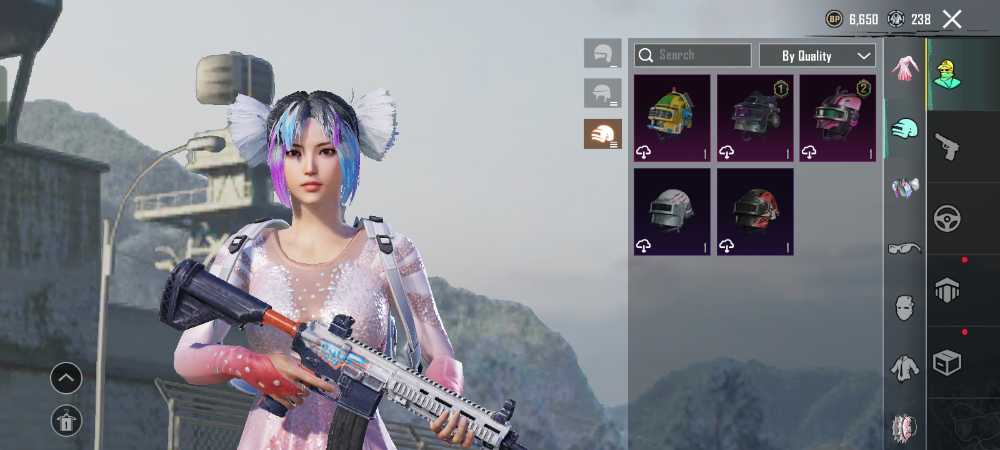The image size is (1000, 450).
Task: Select the red and black helmet skin
Action: [x=755, y=211]
